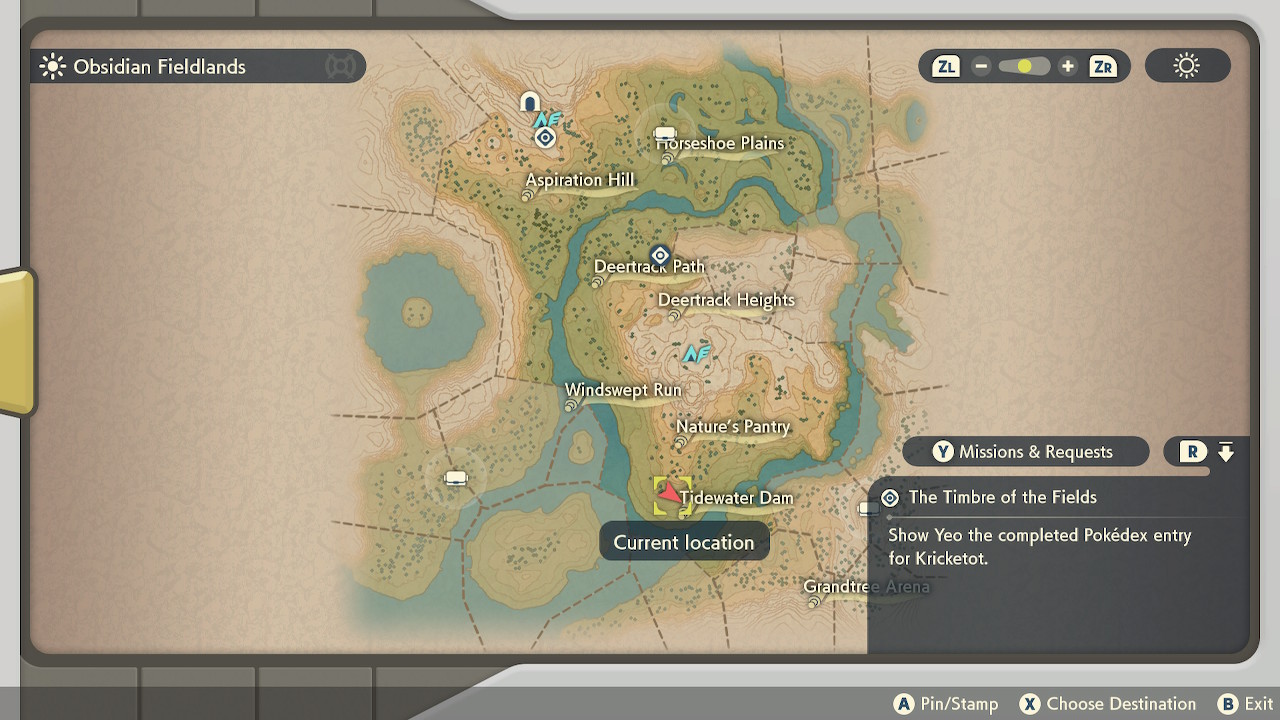The image size is (1280, 720).
Task: Toggle the camp icon near Grandtree Arena
Action: (x=867, y=508)
